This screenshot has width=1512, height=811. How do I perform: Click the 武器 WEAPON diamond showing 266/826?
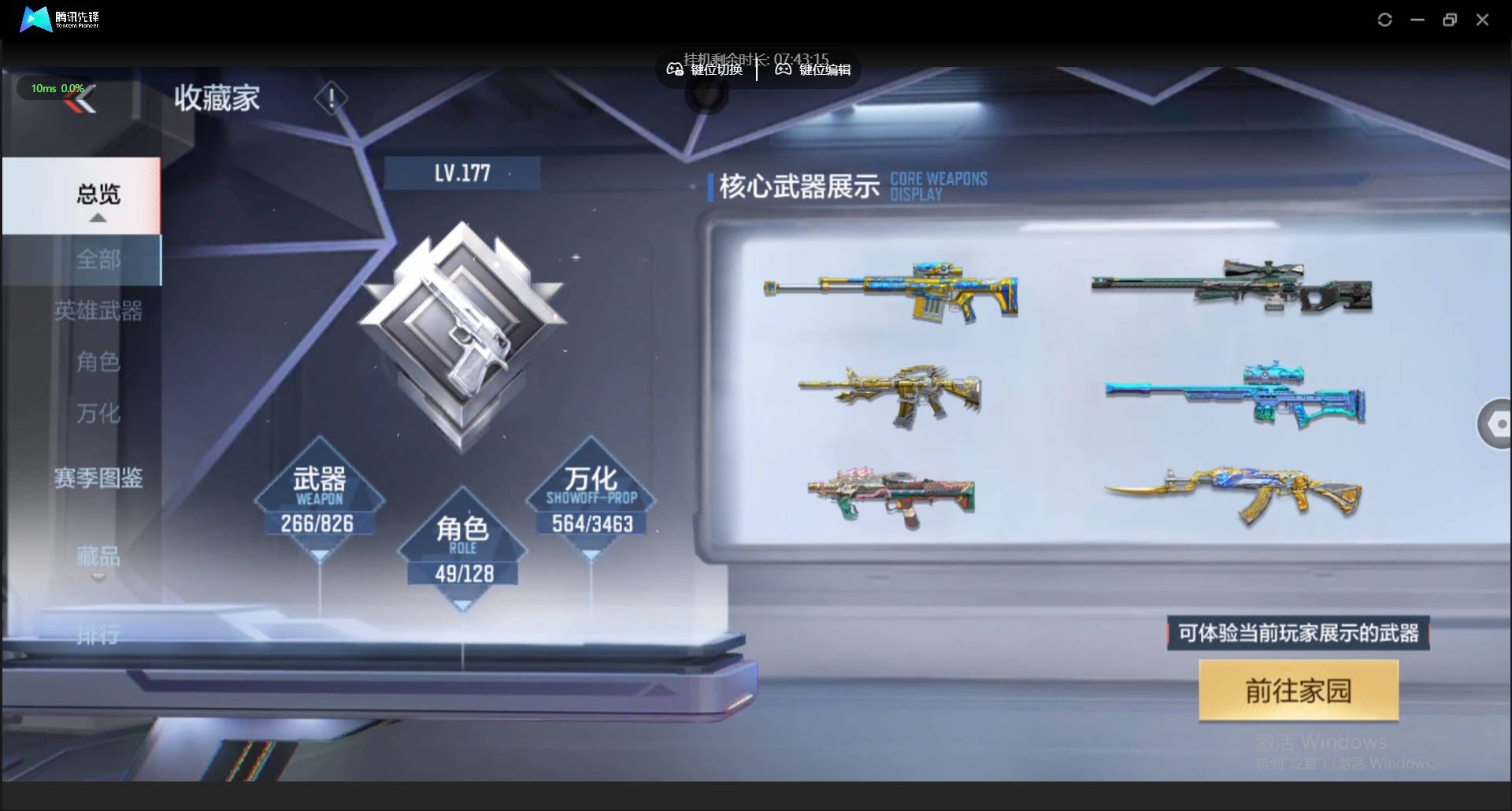tap(318, 500)
